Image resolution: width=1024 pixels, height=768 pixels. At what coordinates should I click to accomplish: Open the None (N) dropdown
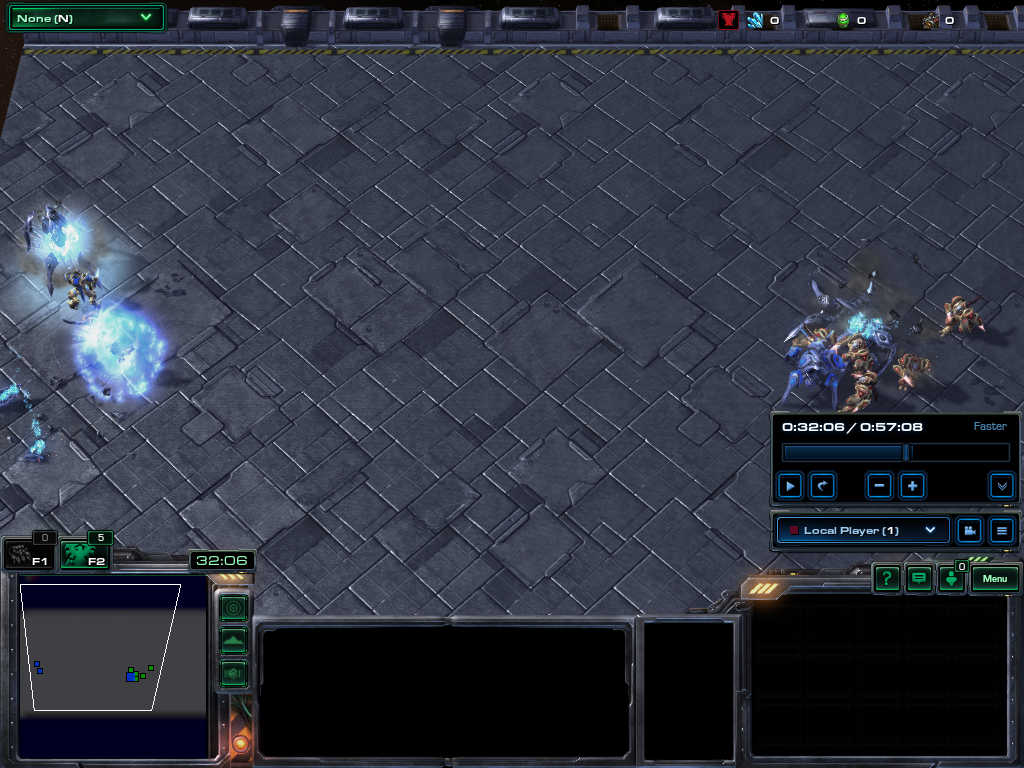[86, 18]
